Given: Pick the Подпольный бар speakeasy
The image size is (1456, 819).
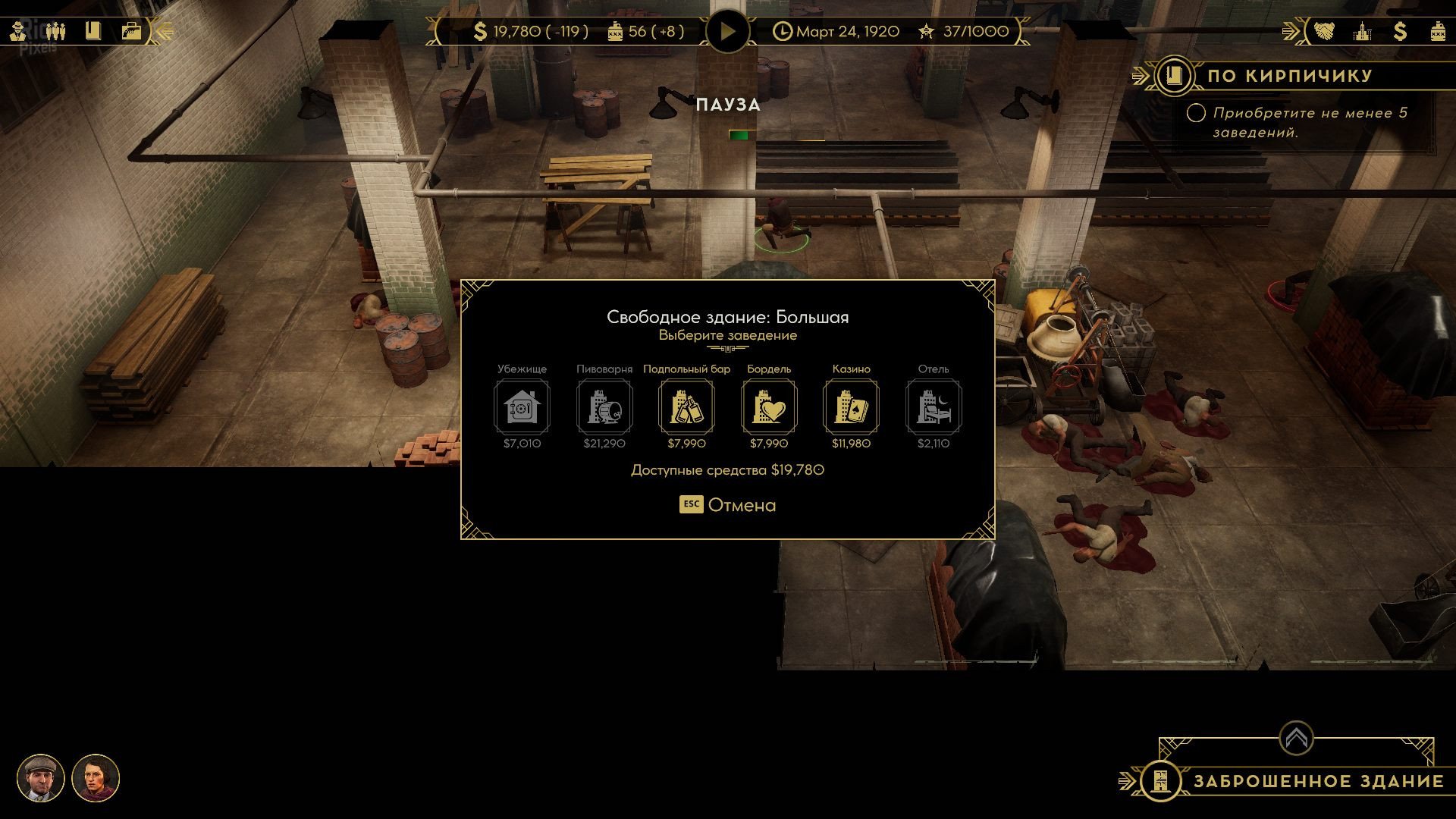Looking at the screenshot, I should coord(686,407).
